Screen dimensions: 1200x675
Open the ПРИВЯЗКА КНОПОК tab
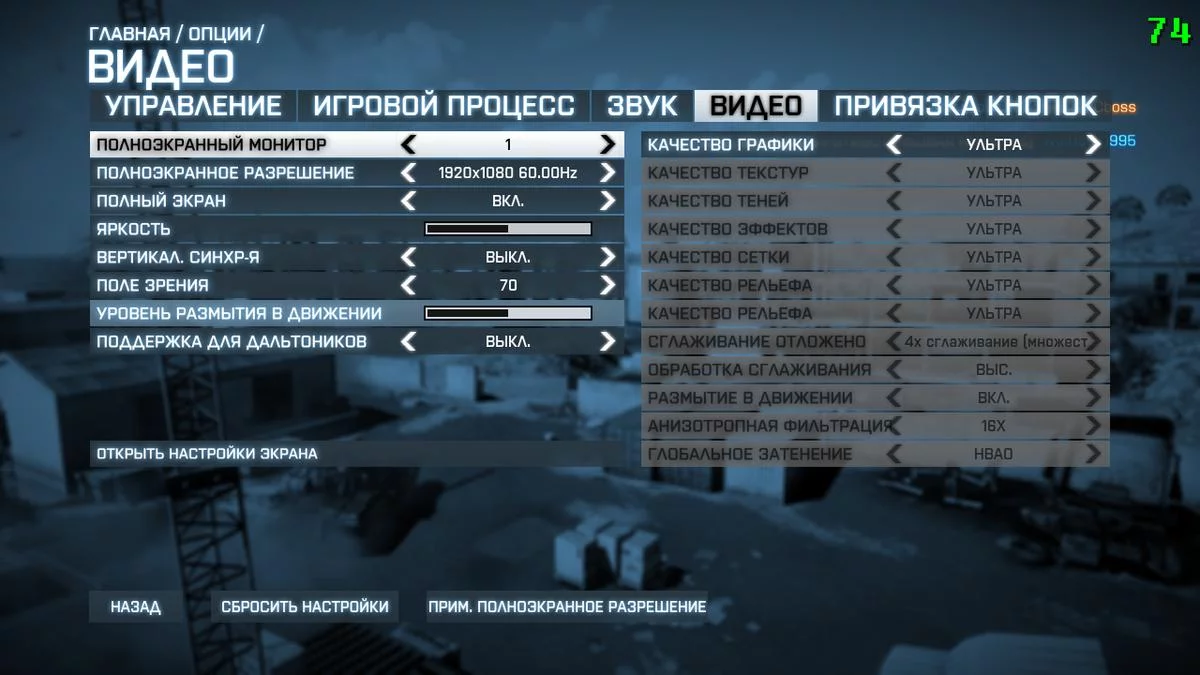965,106
